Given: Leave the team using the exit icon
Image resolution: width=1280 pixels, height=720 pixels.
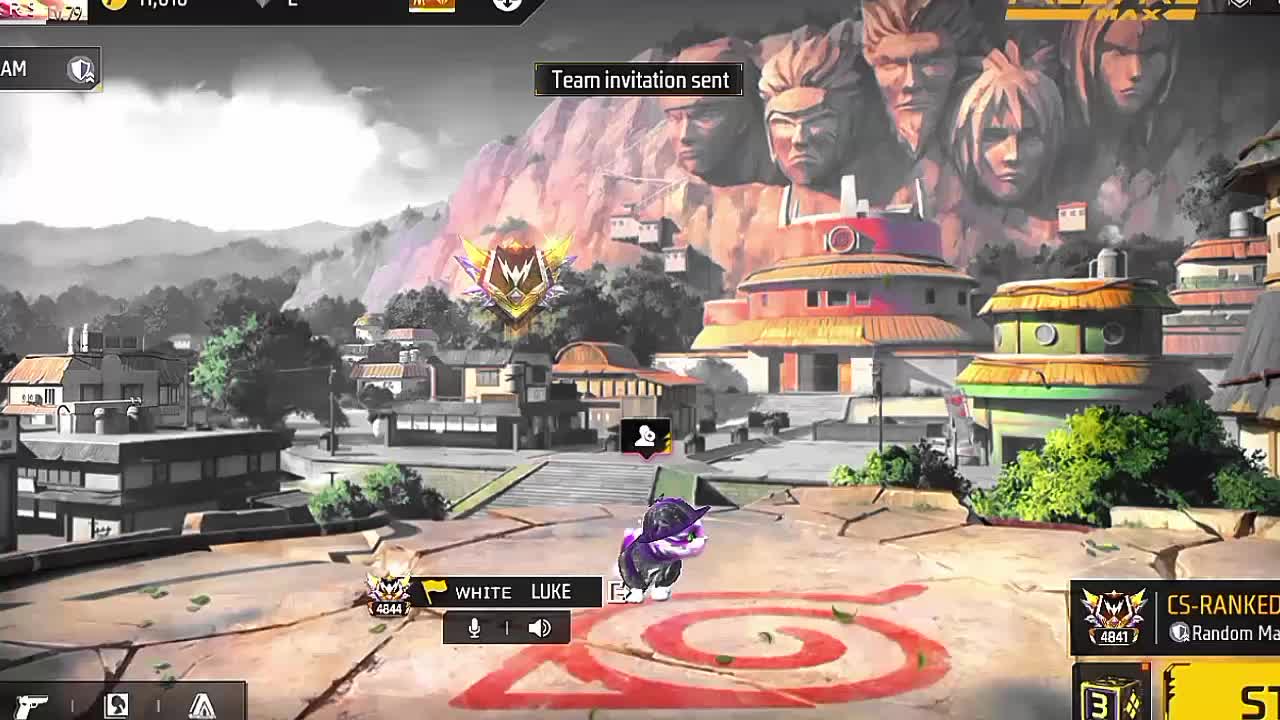Looking at the screenshot, I should pyautogui.click(x=619, y=593).
